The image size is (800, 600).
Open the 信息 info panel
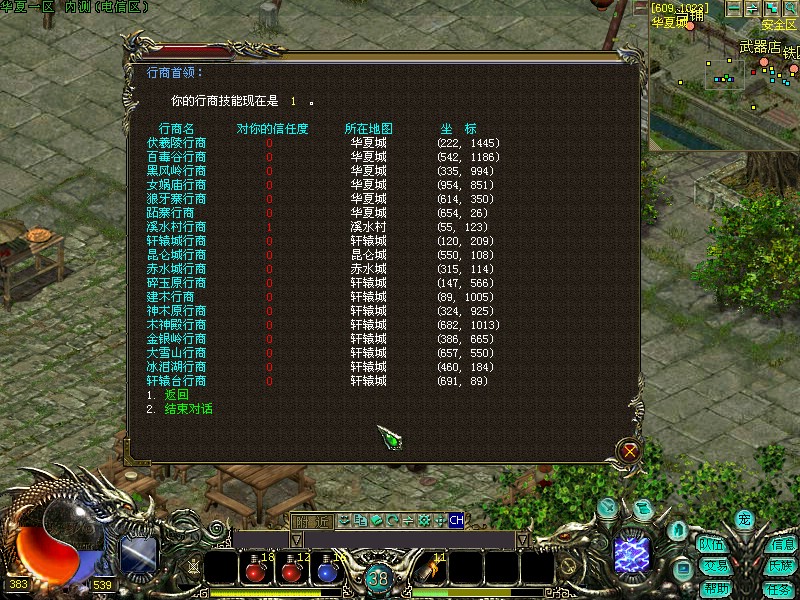[781, 545]
